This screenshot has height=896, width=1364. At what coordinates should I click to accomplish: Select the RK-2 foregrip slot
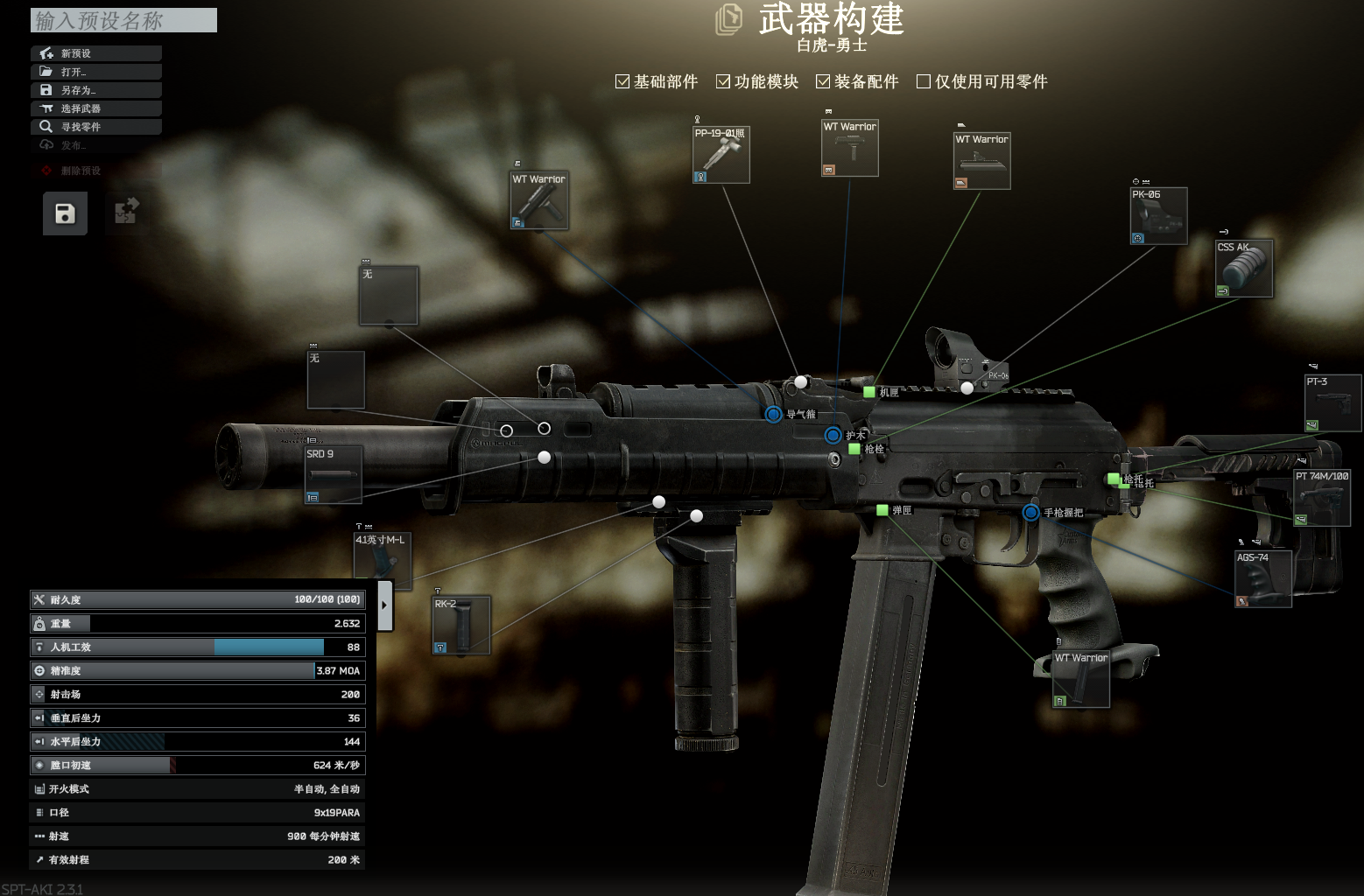461,625
